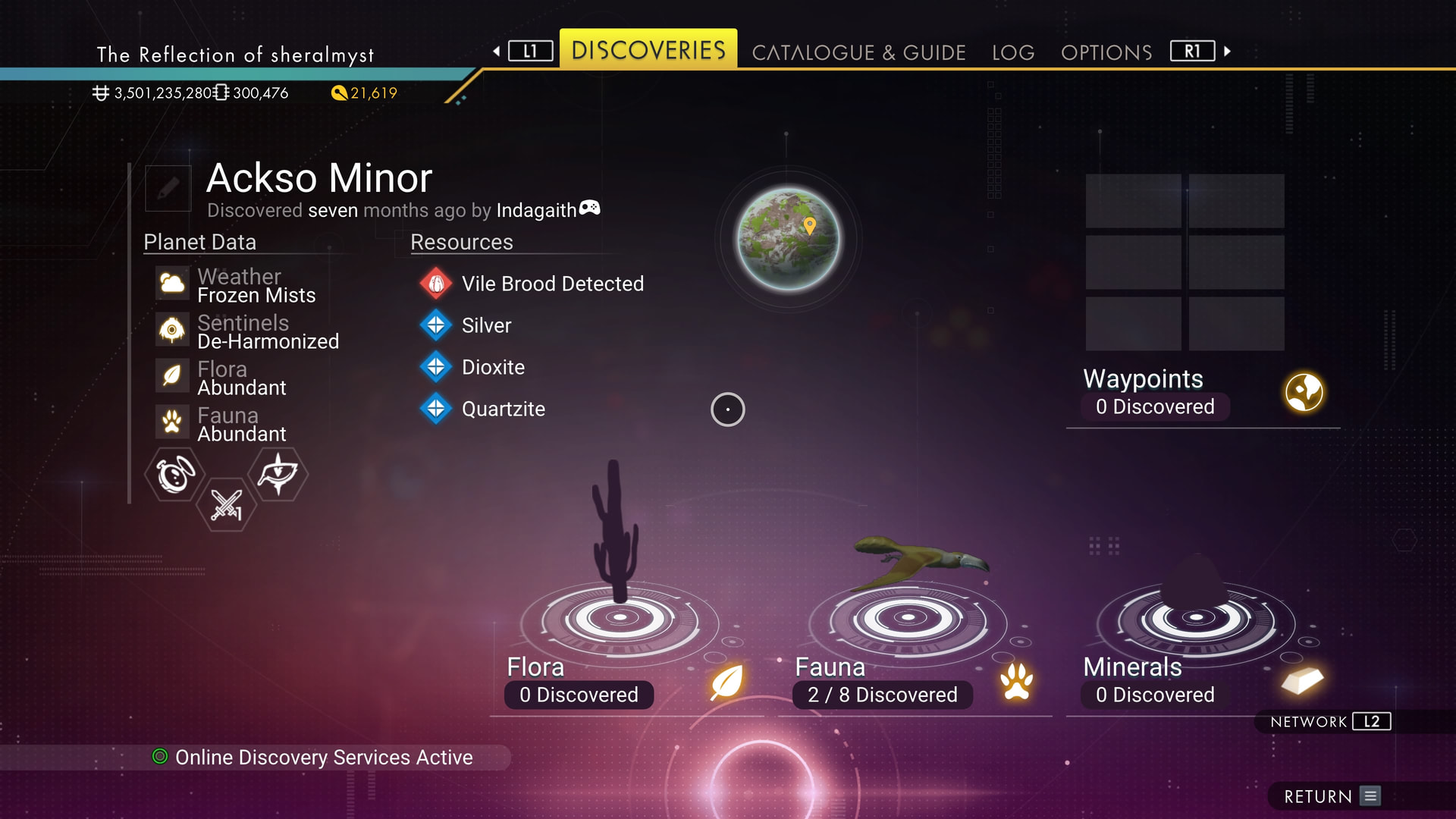Switch to the Log tab

click(1013, 52)
